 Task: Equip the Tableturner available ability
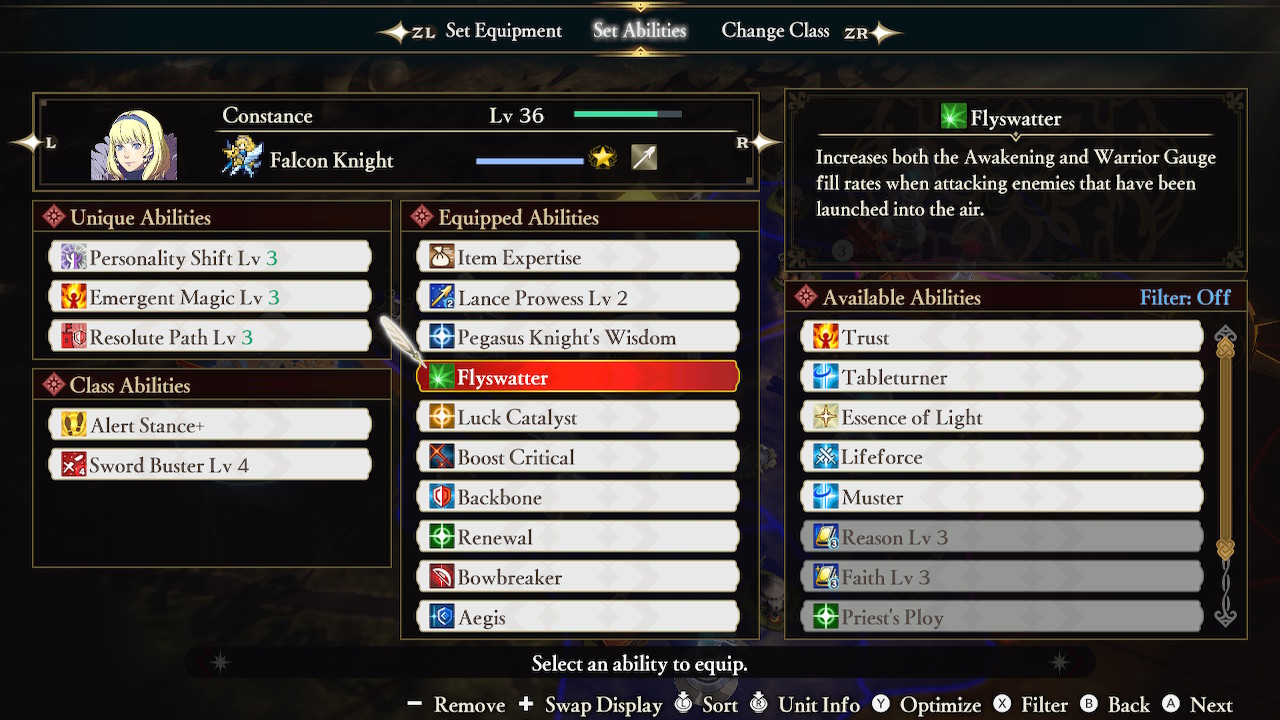[x=1000, y=377]
